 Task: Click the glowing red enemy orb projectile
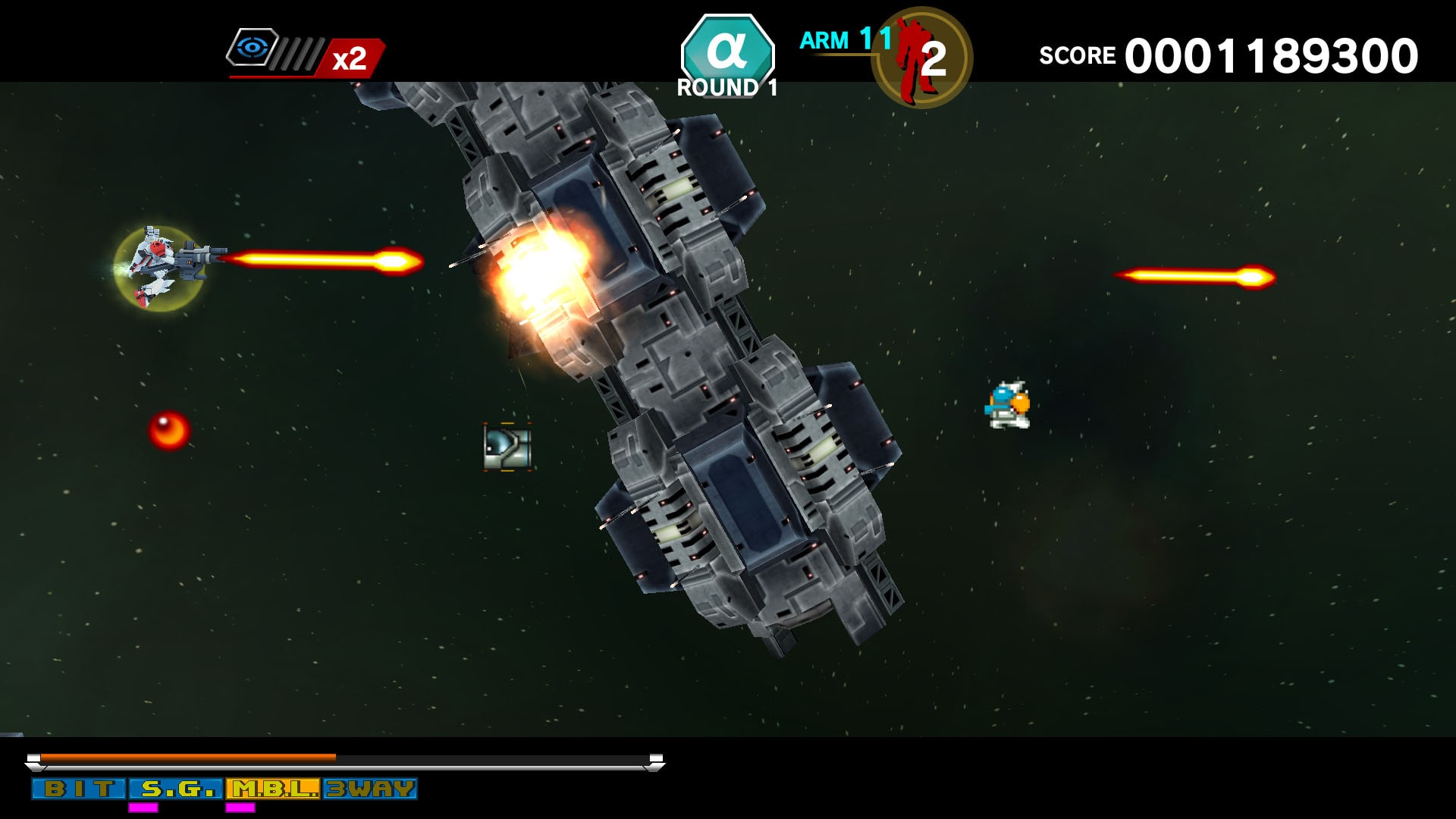point(168,429)
